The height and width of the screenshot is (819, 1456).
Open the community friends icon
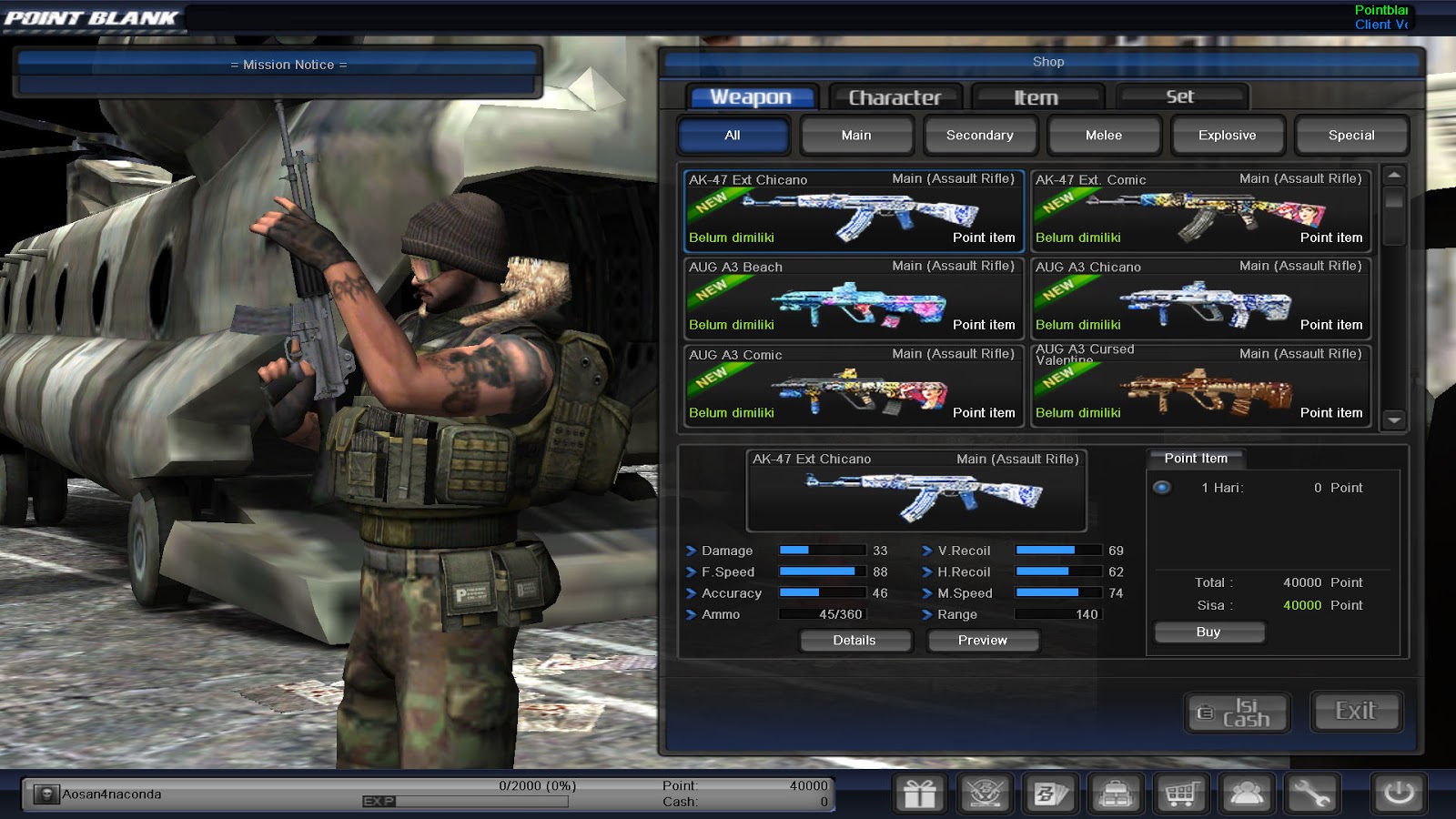point(1246,793)
